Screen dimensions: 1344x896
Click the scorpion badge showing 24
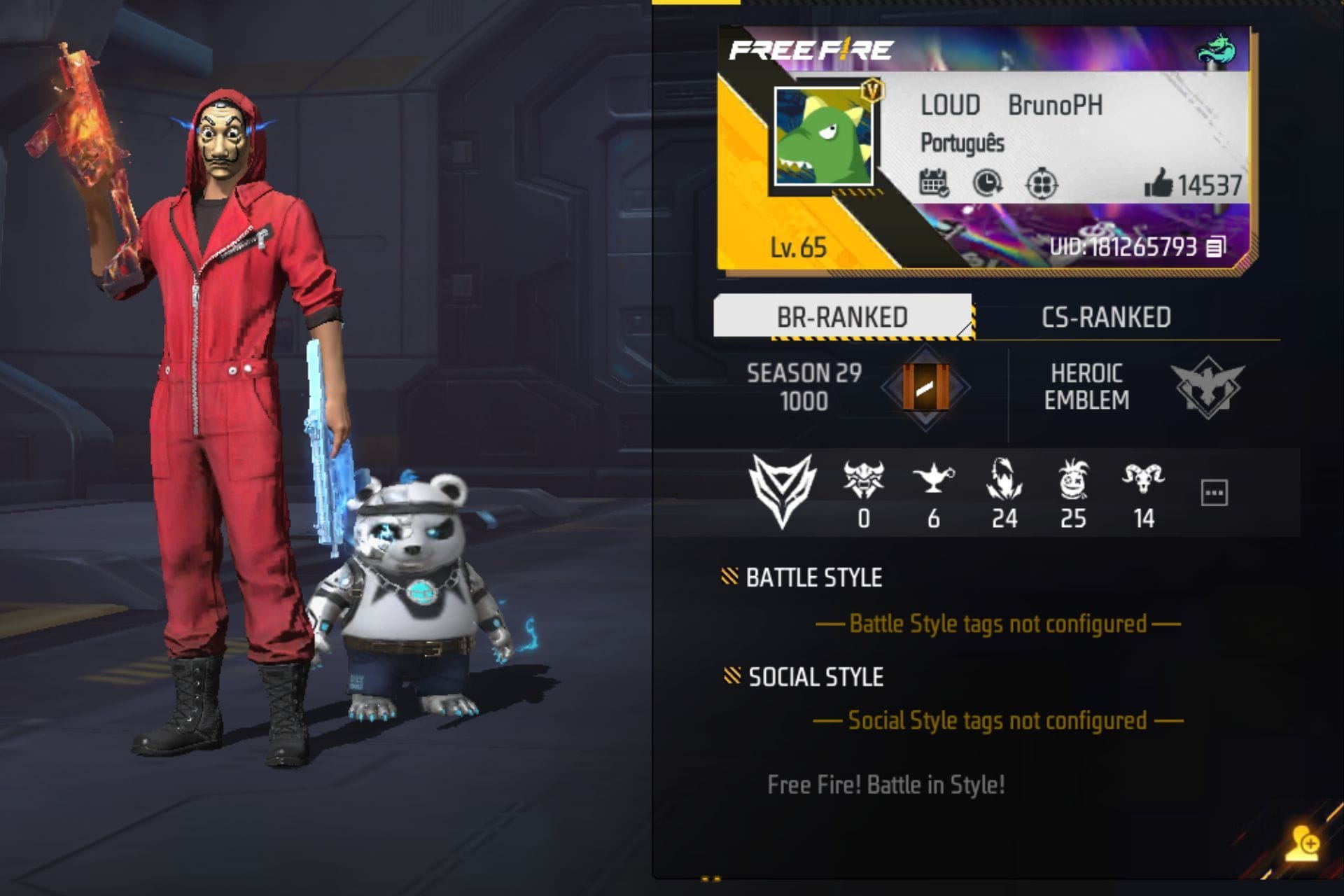click(x=1004, y=479)
